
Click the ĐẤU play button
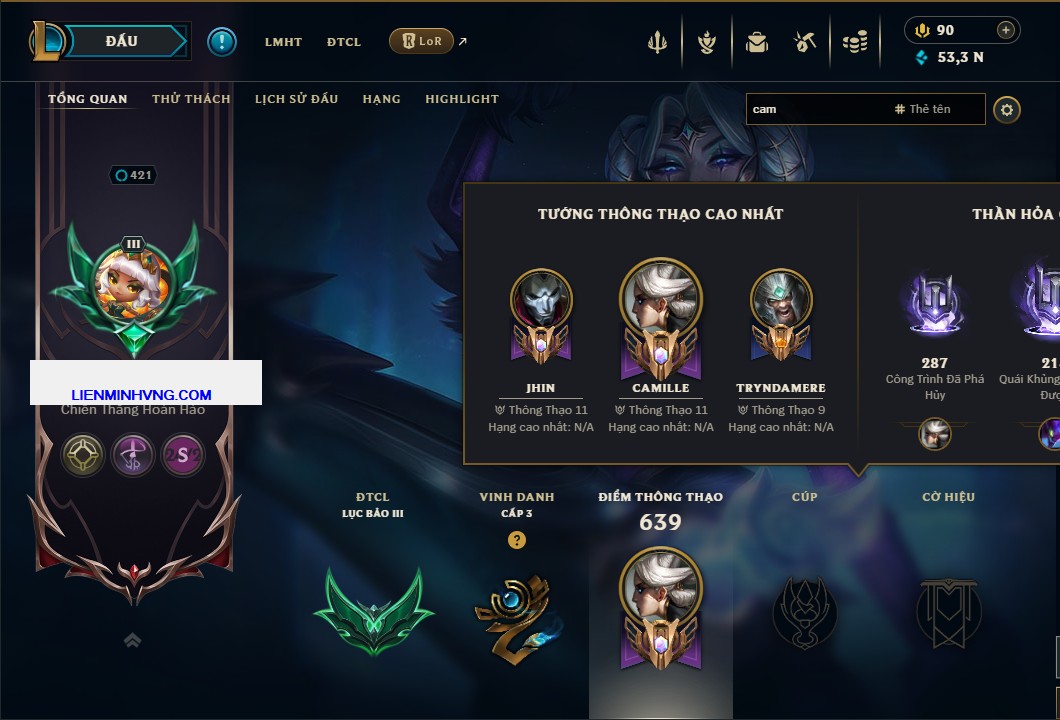(122, 41)
